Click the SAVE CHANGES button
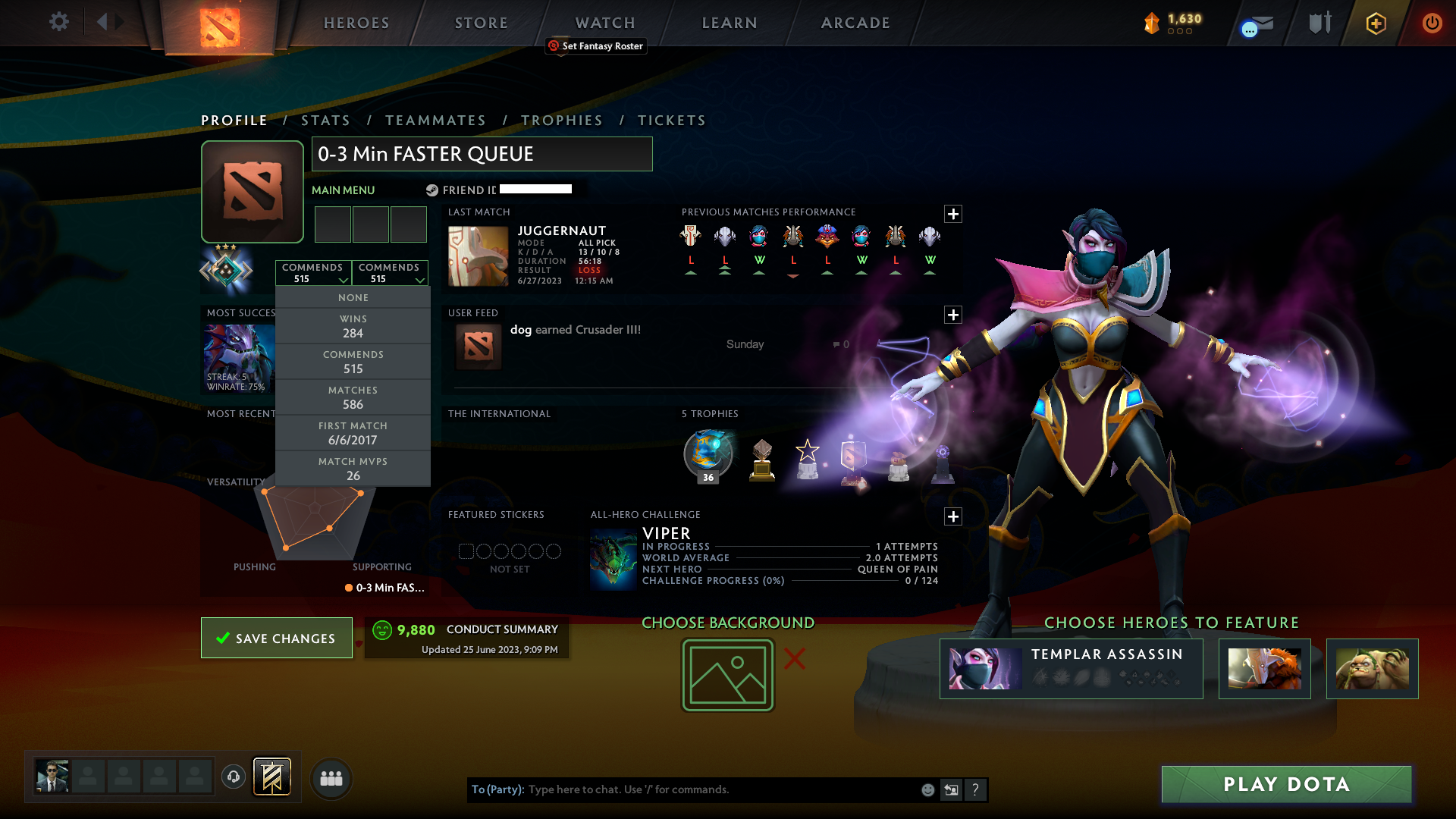Screen dimensions: 1456x819 click(276, 638)
